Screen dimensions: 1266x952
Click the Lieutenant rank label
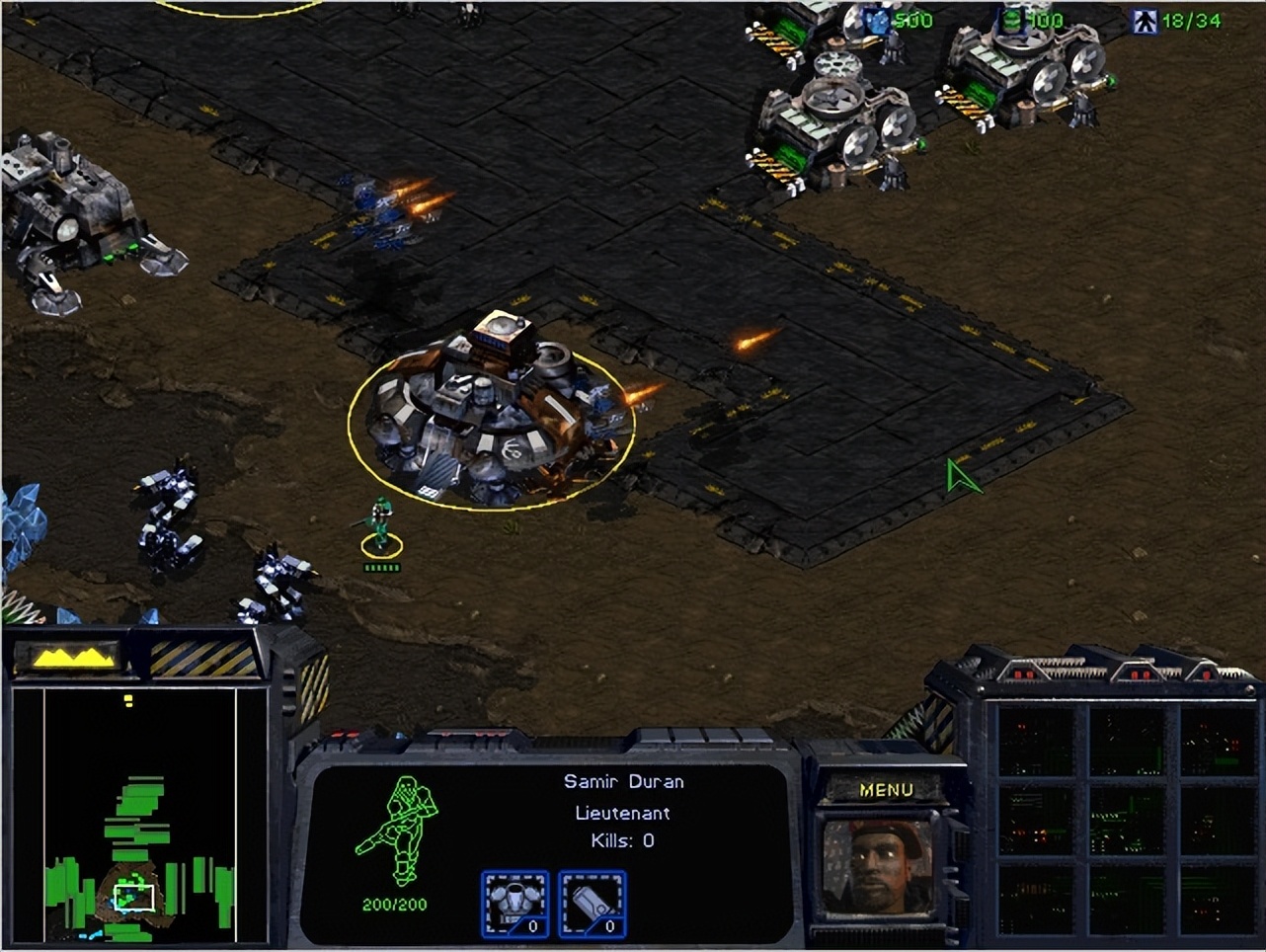pyautogui.click(x=621, y=813)
